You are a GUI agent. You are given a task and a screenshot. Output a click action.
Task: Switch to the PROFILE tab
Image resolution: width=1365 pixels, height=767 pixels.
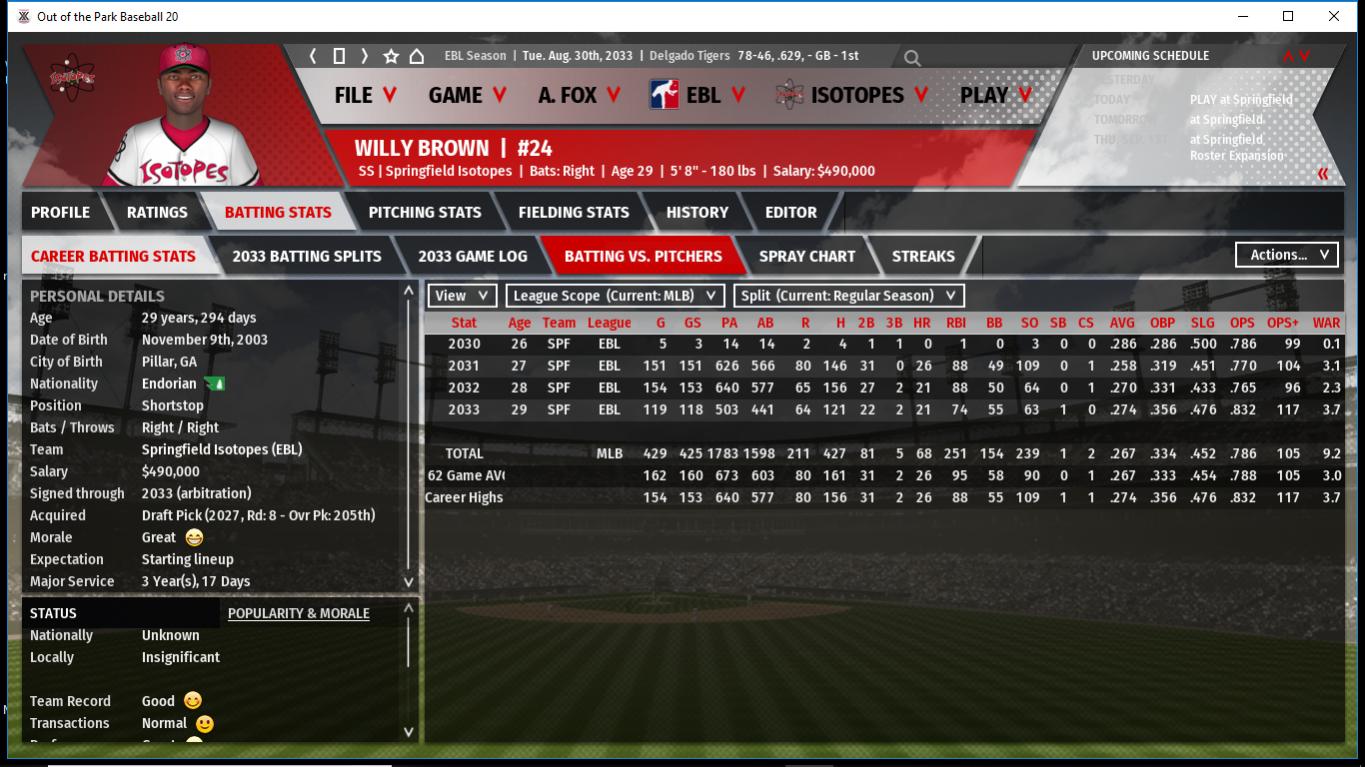(x=60, y=212)
